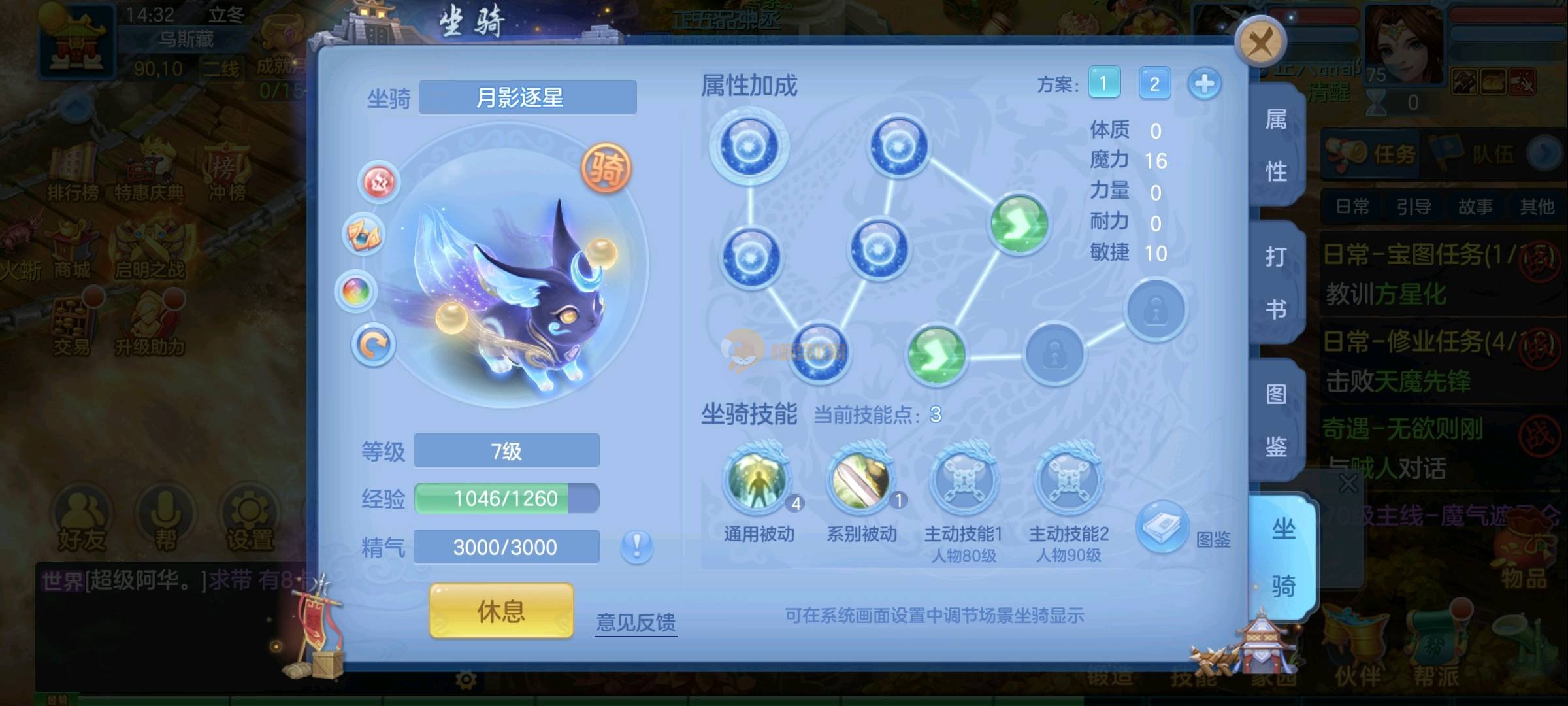Tap the locked 主动技能2 slot
1568x706 pixels.
pyautogui.click(x=1068, y=482)
